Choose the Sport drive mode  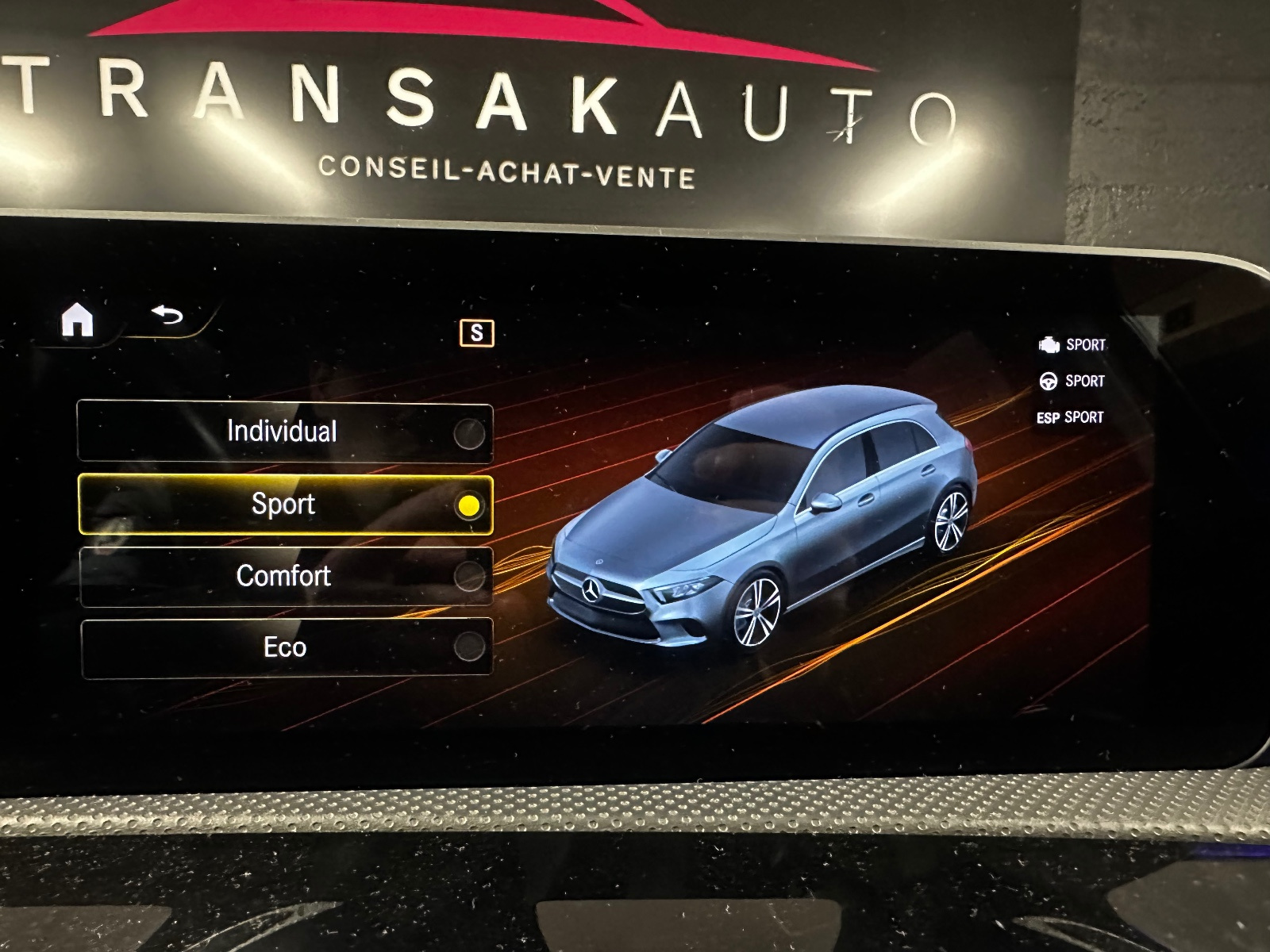tap(285, 505)
